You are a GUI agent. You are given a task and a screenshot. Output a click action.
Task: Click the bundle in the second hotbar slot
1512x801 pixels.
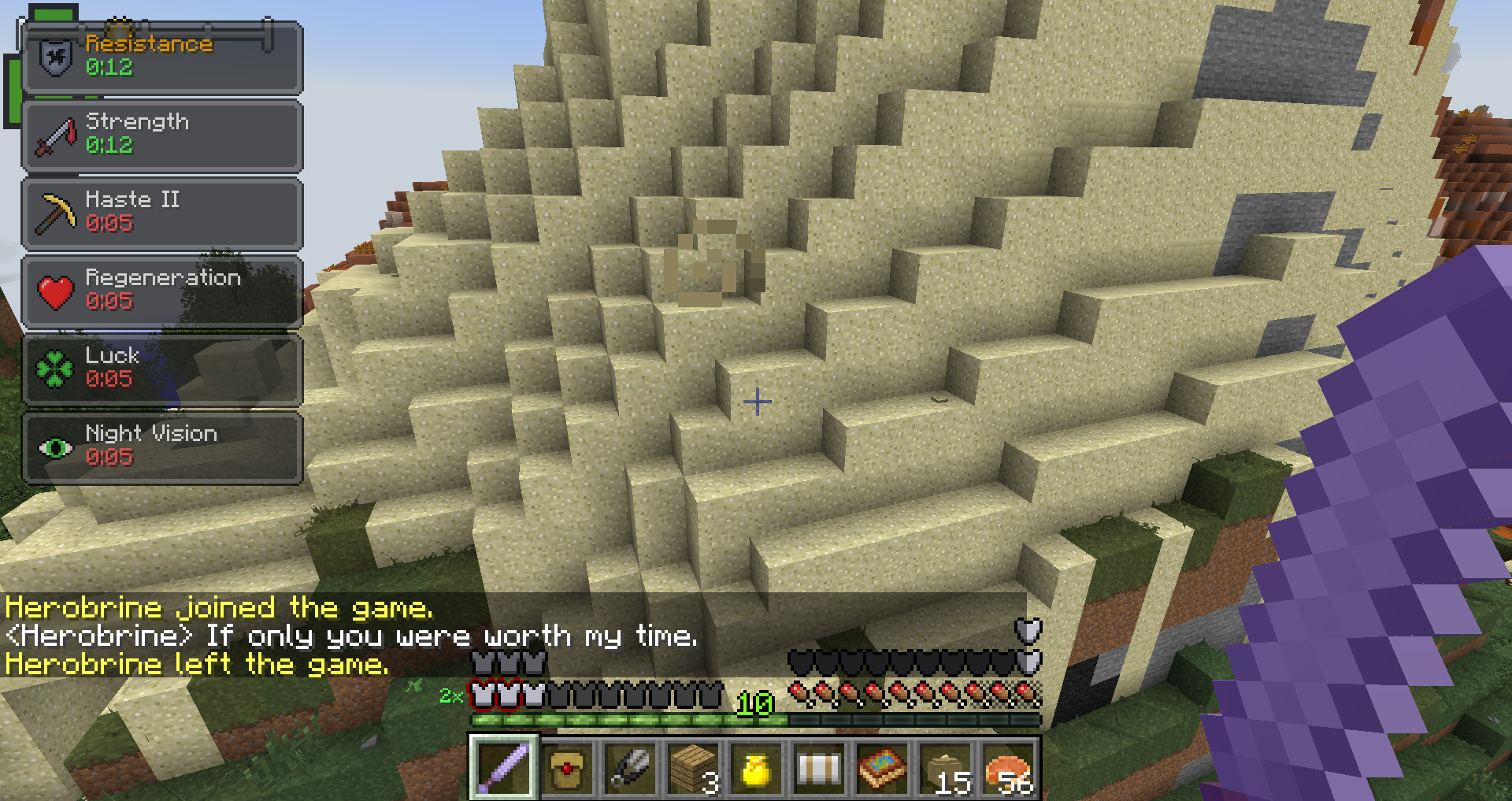tap(566, 768)
